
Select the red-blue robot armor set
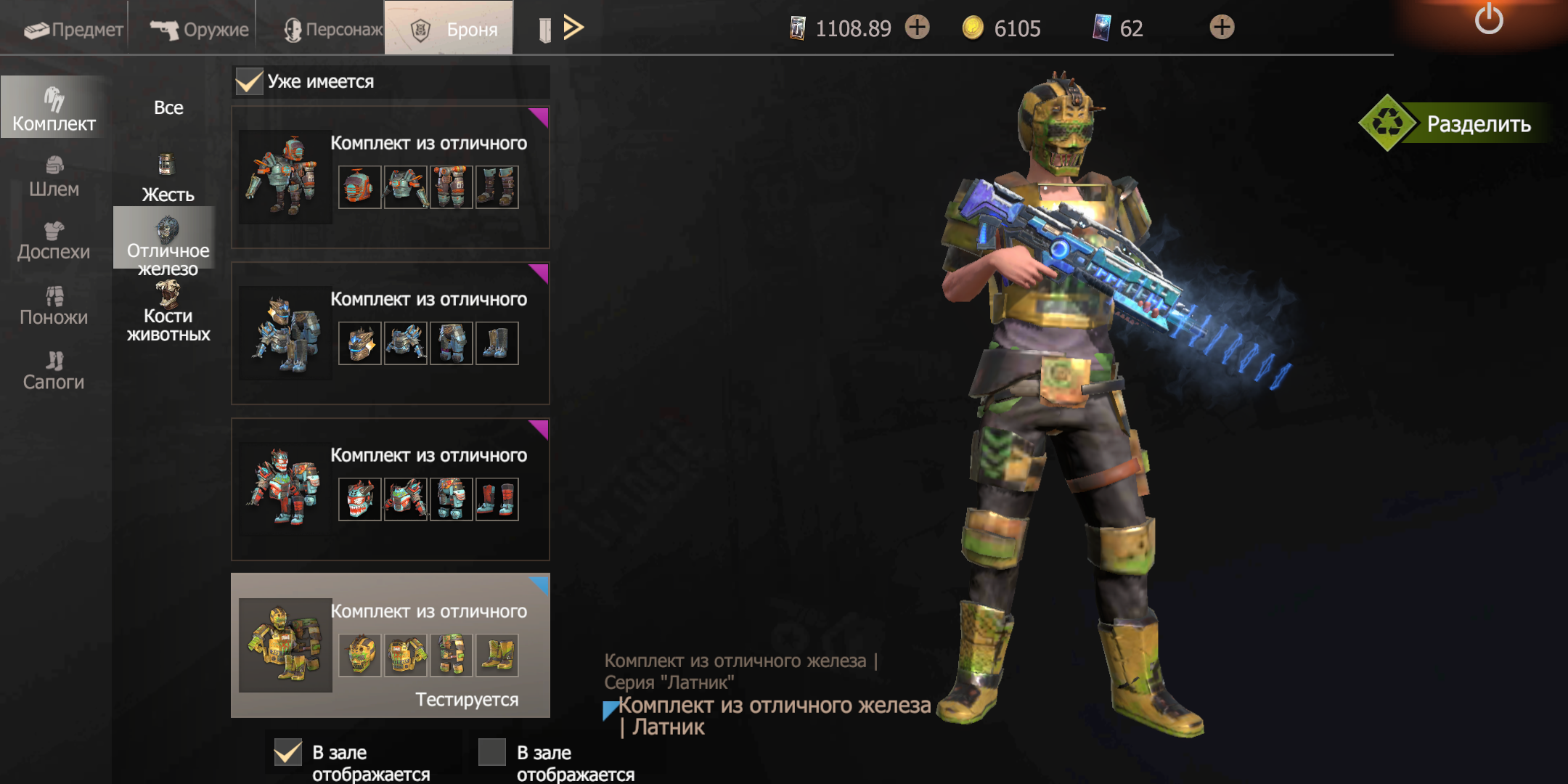pyautogui.click(x=390, y=177)
